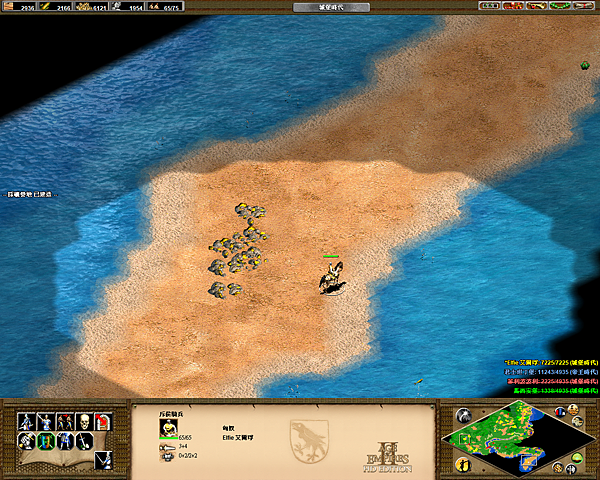Open the minimap to jump the view

tap(516, 437)
